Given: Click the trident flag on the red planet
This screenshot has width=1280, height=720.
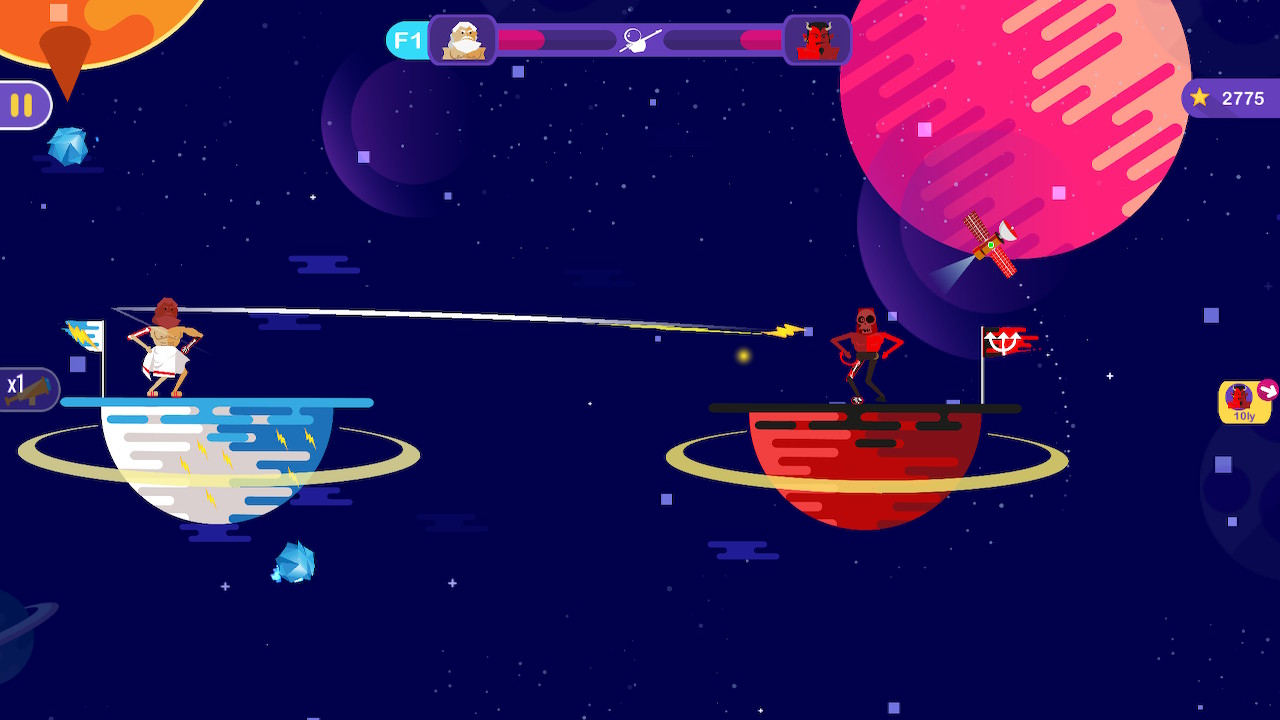Looking at the screenshot, I should [1005, 340].
